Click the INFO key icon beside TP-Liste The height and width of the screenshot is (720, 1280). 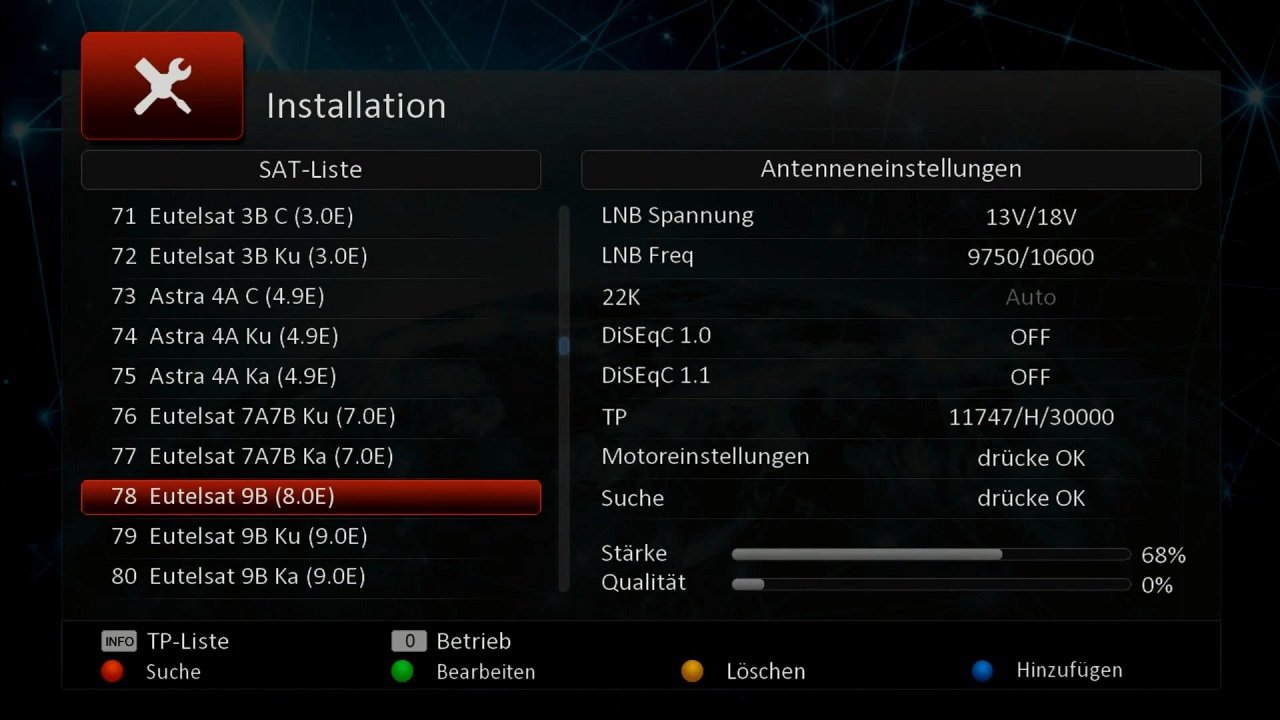pyautogui.click(x=118, y=641)
